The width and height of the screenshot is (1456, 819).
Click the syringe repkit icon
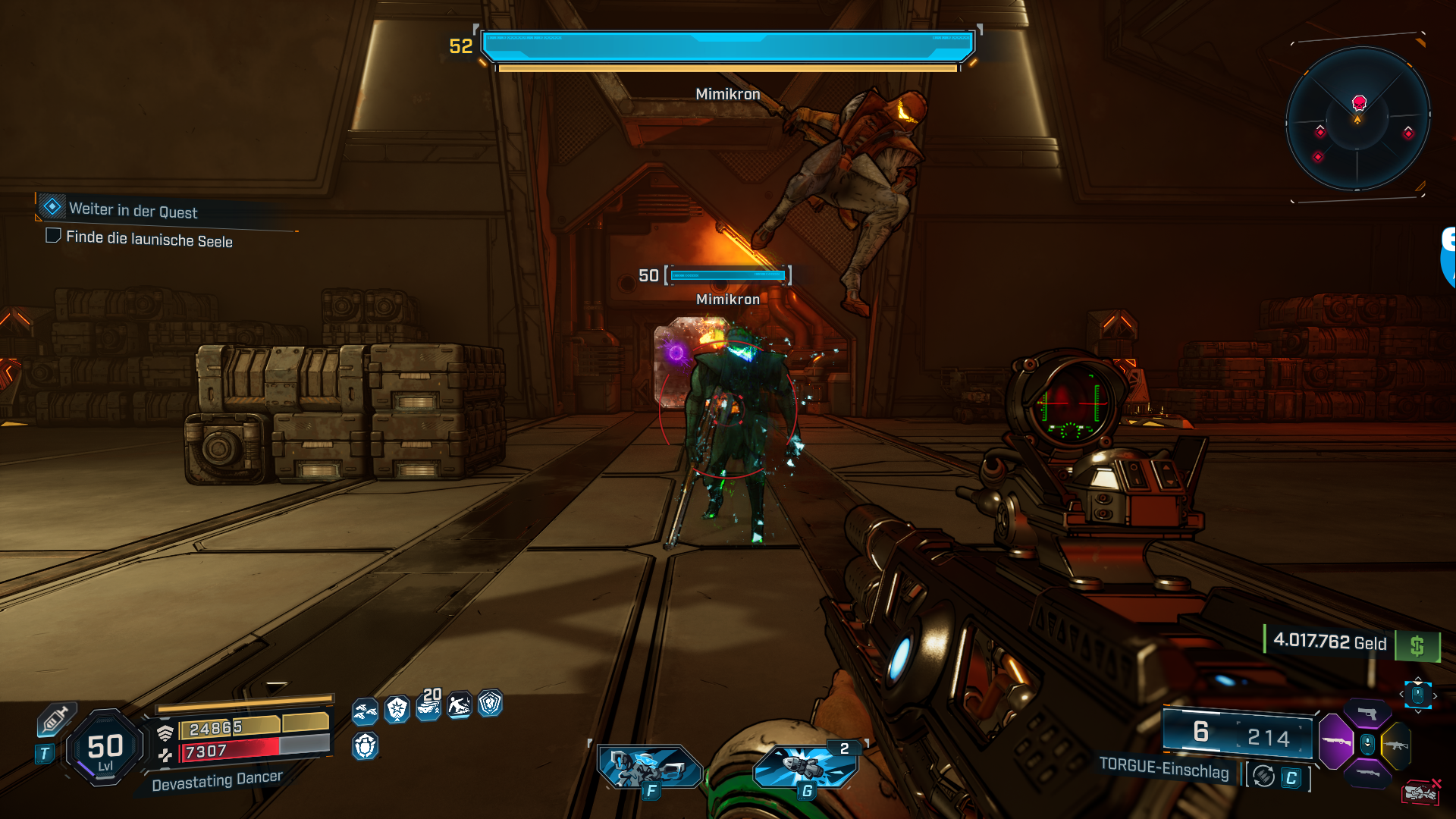56,719
